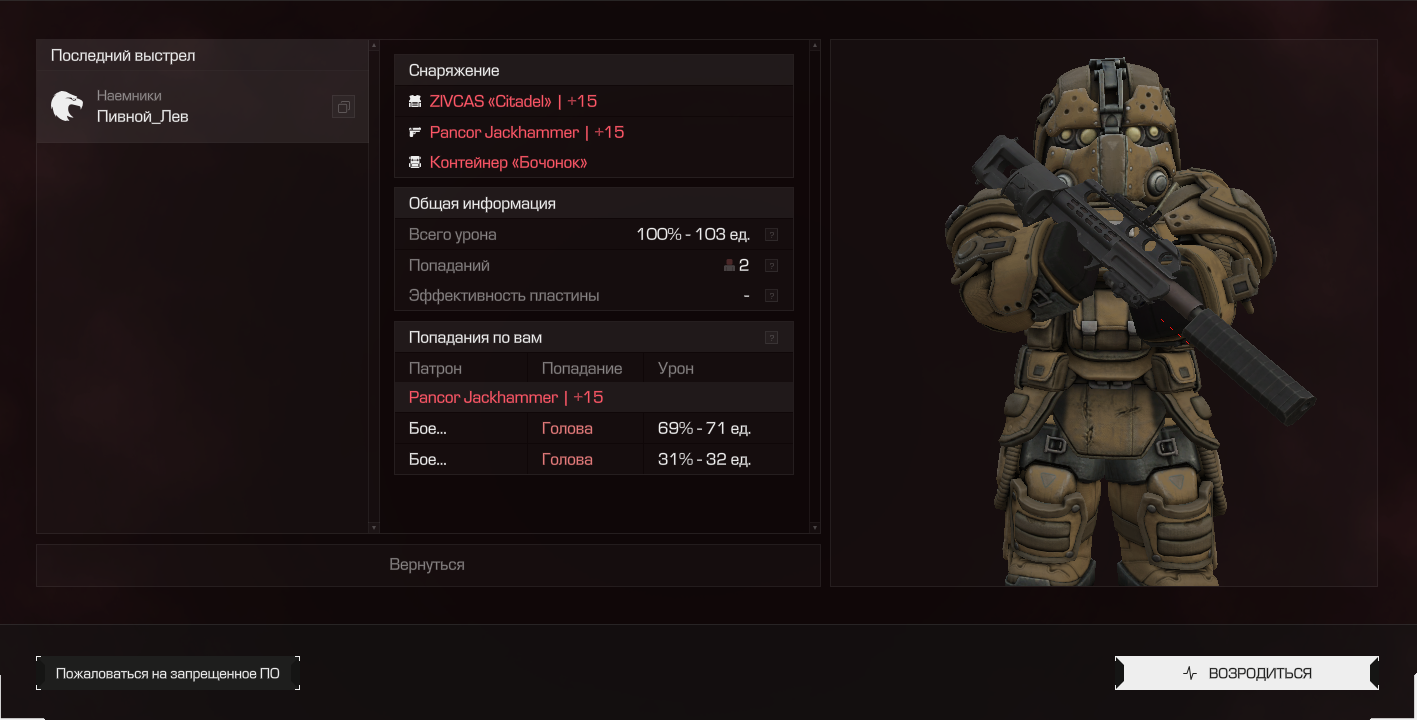Image resolution: width=1417 pixels, height=720 pixels.
Task: Click the Возродиться respawn button
Action: coord(1246,673)
